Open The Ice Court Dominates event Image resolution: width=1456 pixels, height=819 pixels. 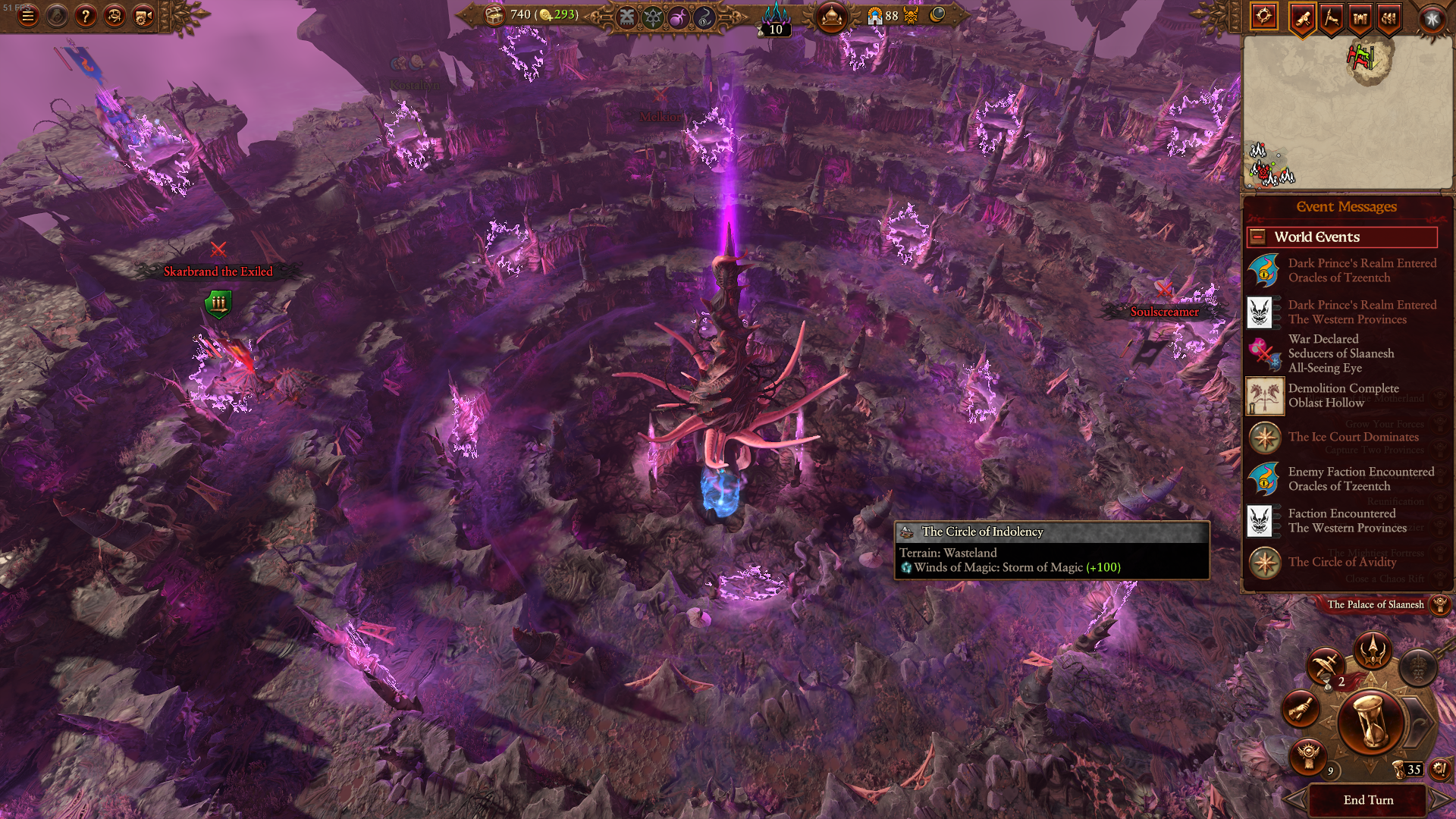pos(1353,438)
